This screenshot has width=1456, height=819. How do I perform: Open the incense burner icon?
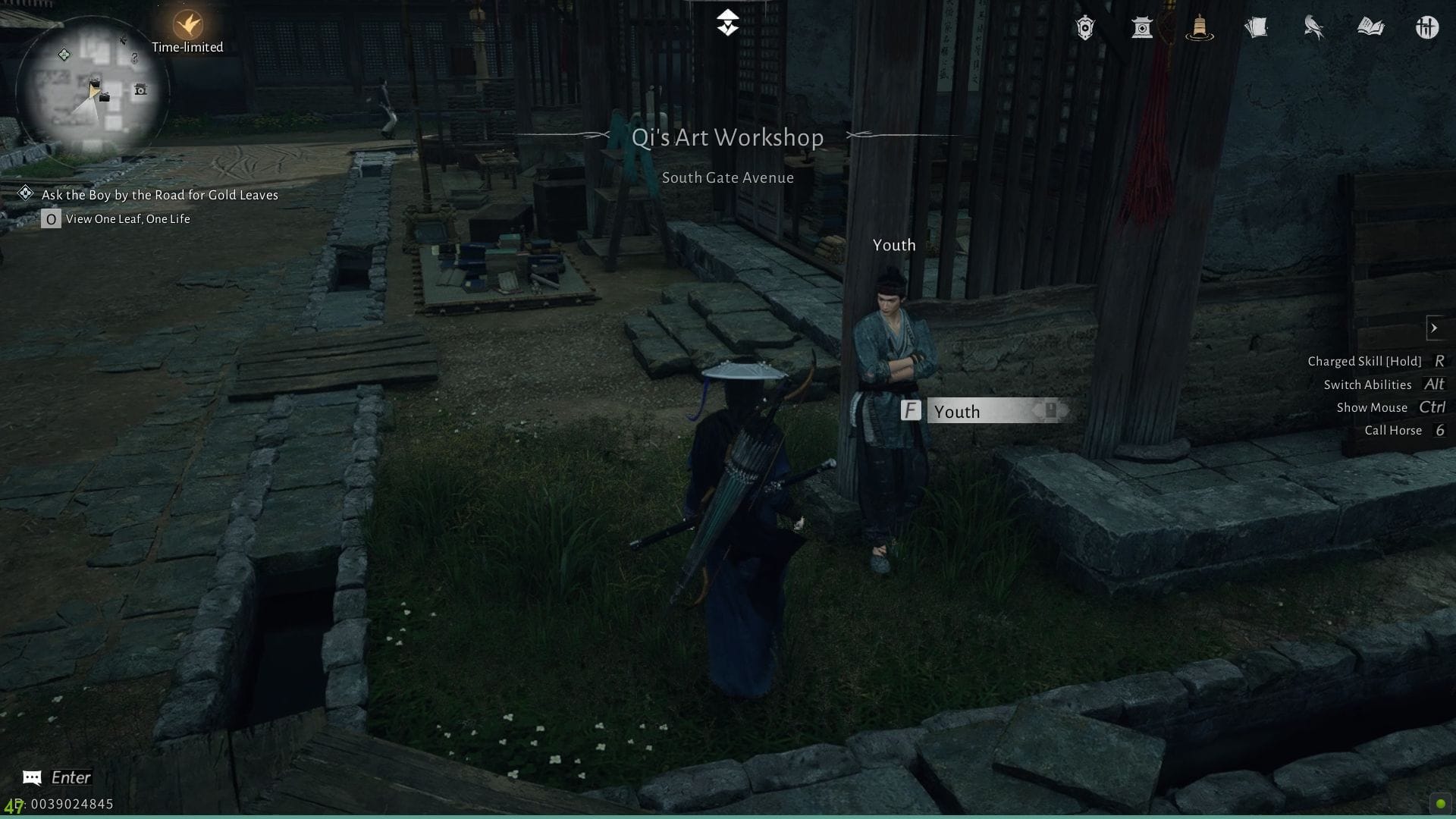[x=1200, y=28]
